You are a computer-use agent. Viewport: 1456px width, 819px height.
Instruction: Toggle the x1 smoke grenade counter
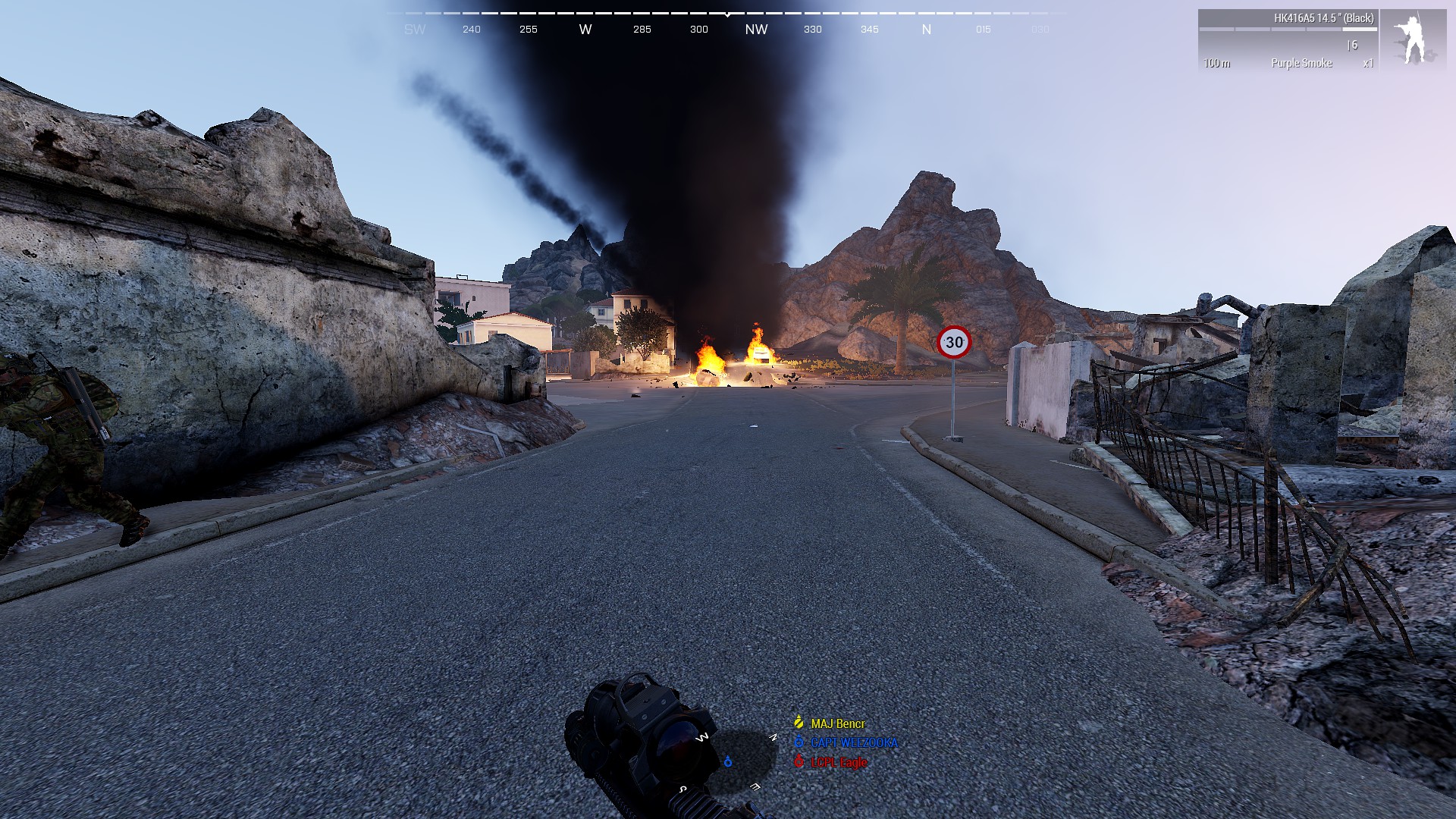point(1369,63)
